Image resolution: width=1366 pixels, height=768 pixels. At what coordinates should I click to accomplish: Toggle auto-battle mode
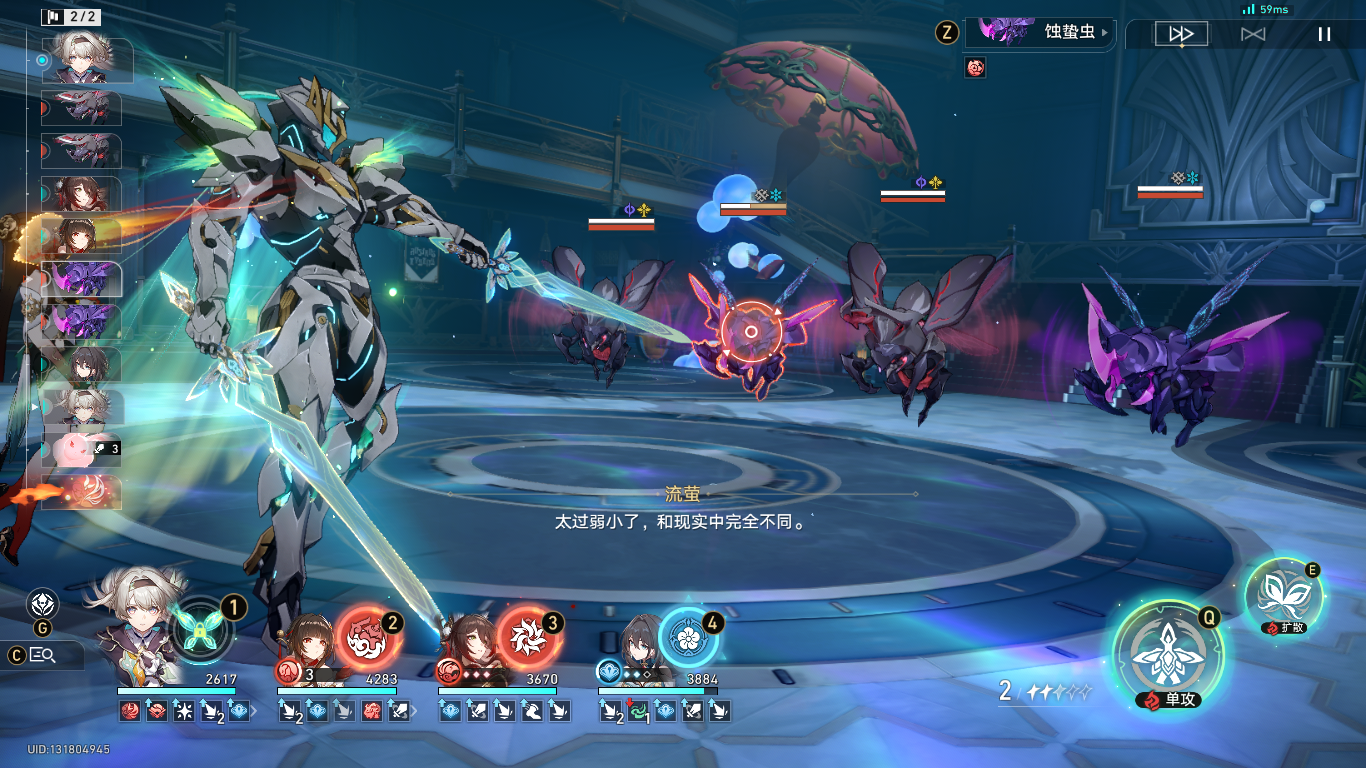[1253, 34]
